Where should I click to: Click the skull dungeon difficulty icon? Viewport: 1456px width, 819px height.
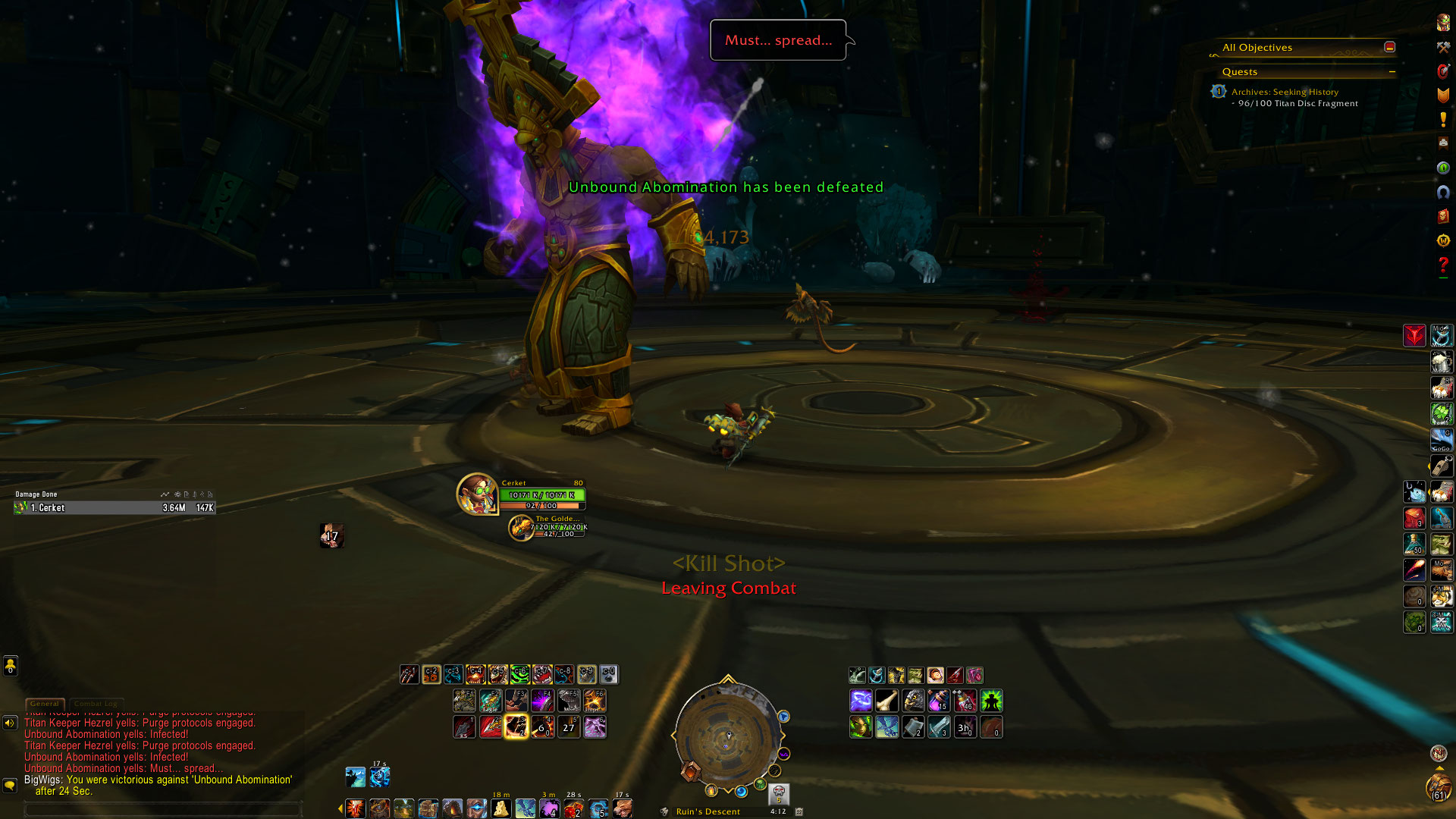[x=779, y=793]
